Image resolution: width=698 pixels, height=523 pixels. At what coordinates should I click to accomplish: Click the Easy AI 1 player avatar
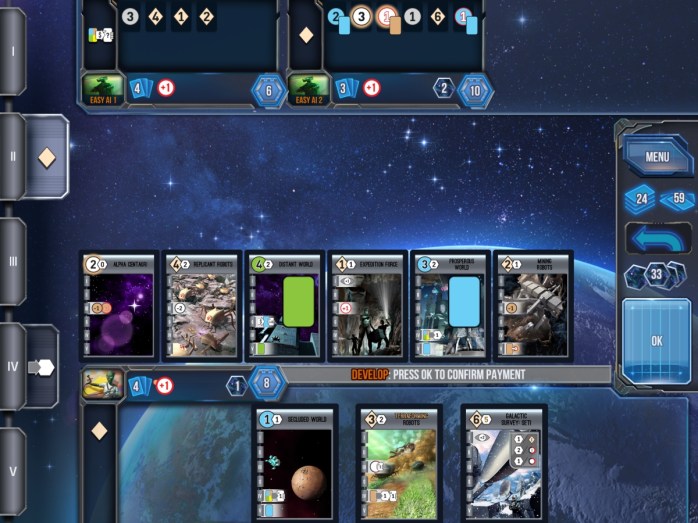[103, 88]
